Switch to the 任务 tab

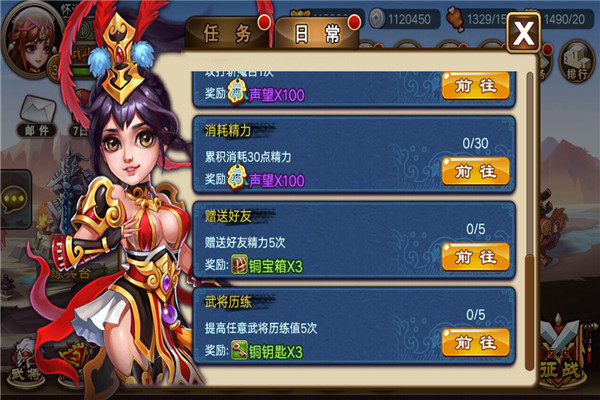point(227,33)
